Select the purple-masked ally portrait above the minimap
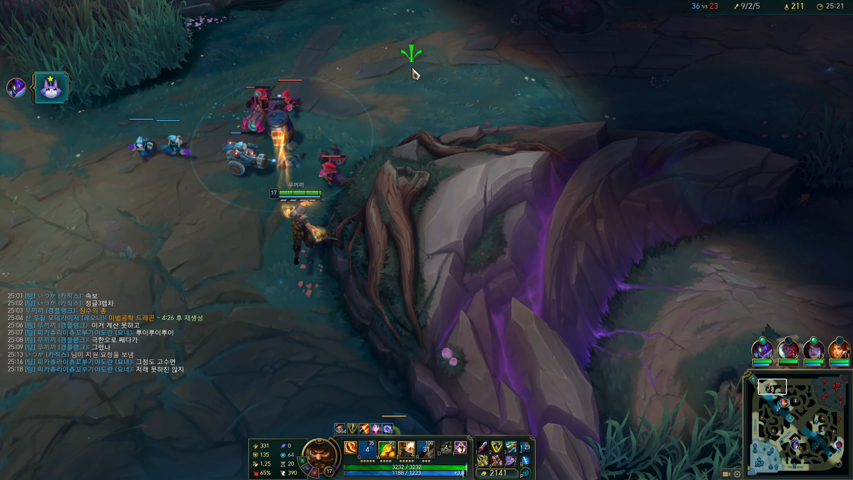 (762, 349)
